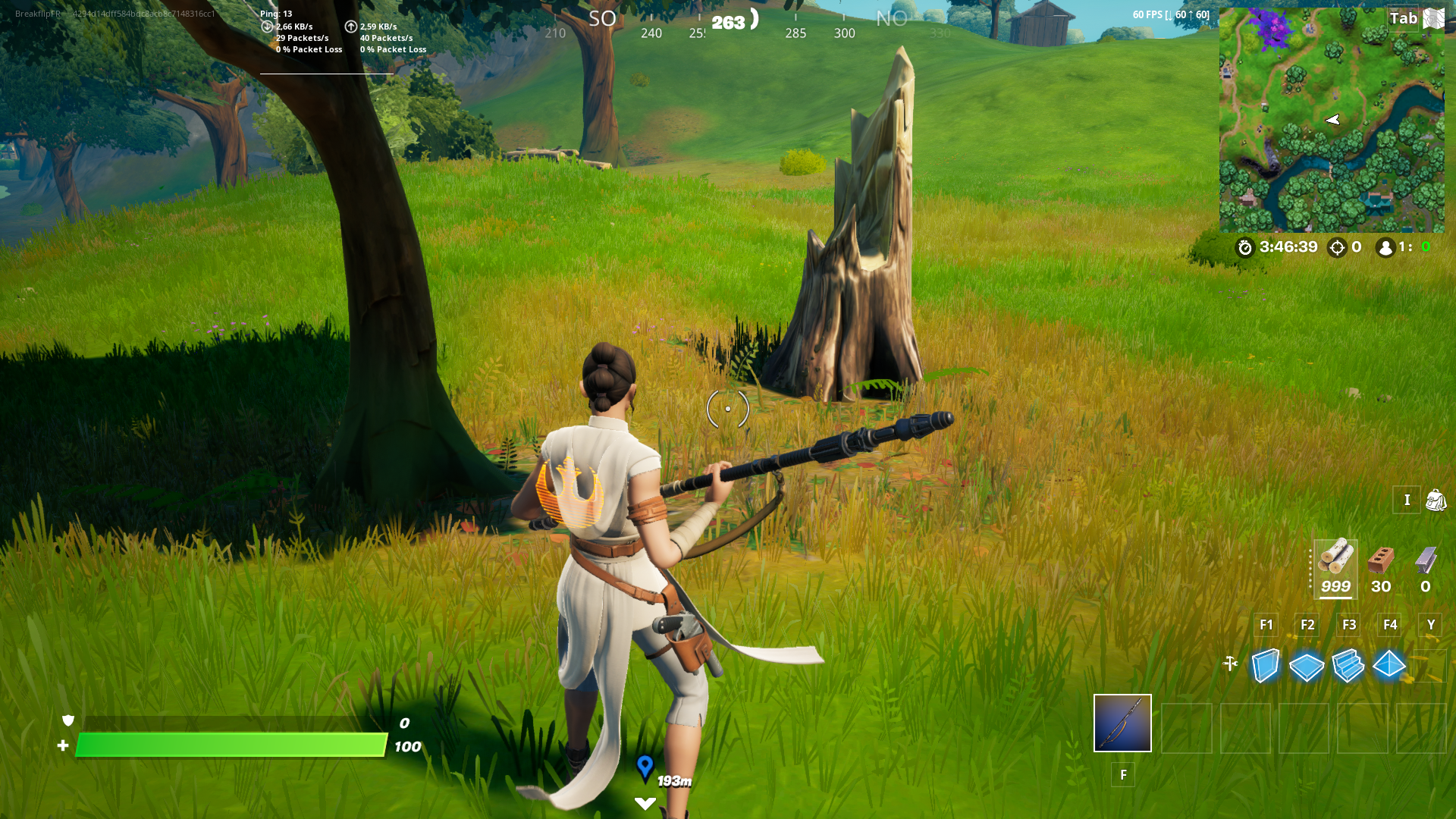This screenshot has height=819, width=1456.
Task: Click the edit tool icon left of build pieces
Action: point(1230,662)
